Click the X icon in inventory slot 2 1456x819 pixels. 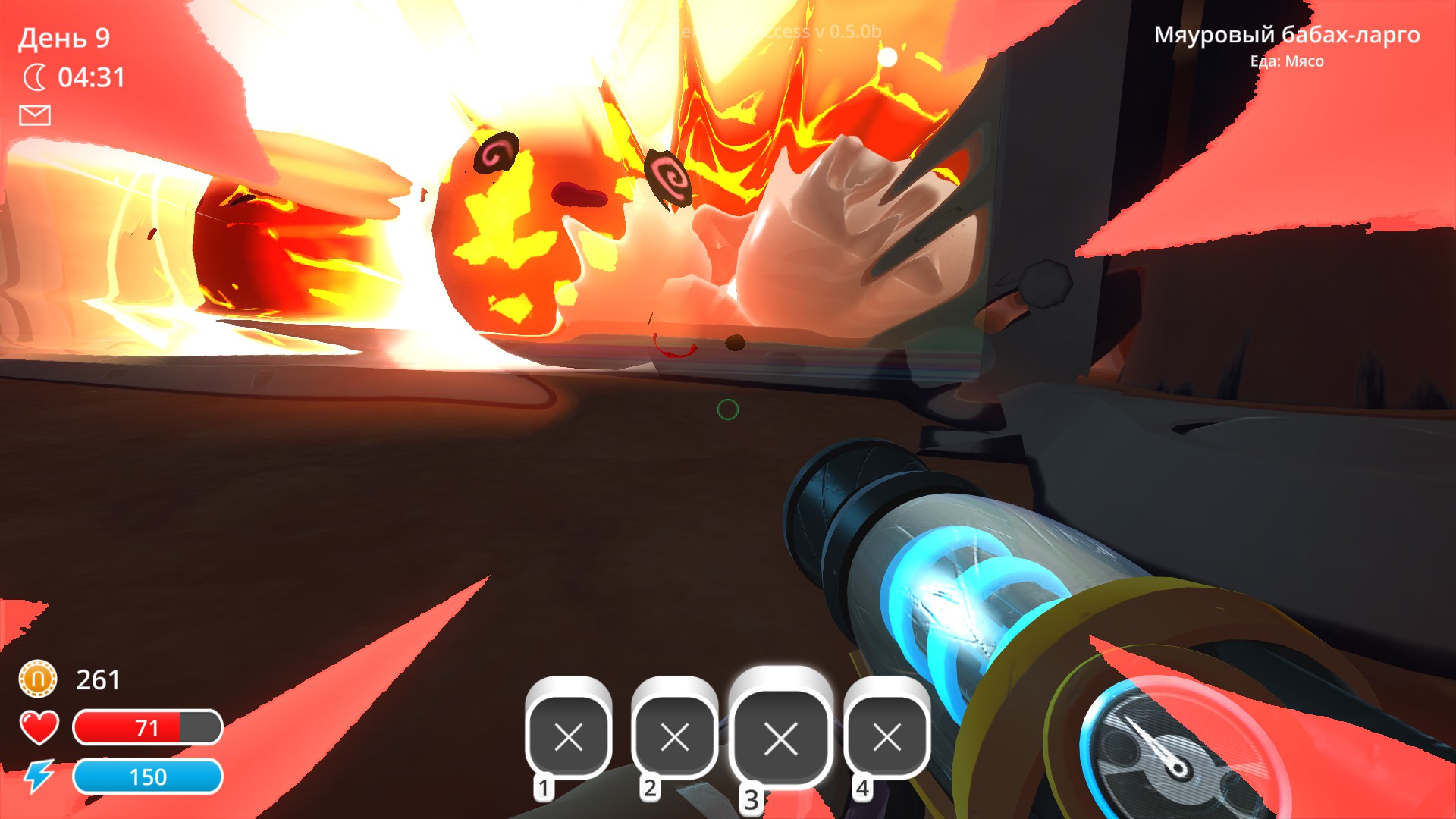point(675,736)
